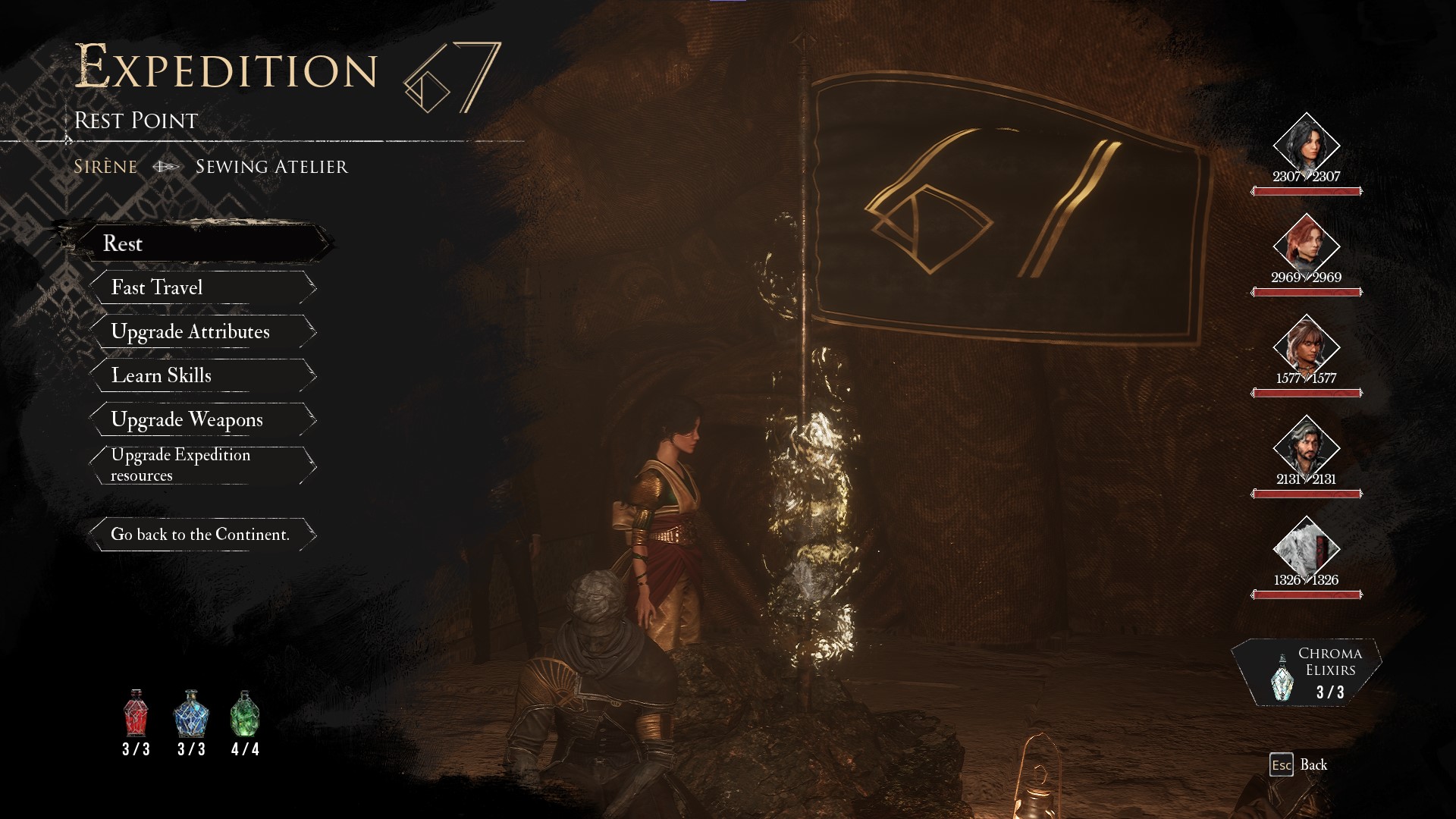1456x819 pixels.
Task: Select the bearded man portrait
Action: [1306, 447]
